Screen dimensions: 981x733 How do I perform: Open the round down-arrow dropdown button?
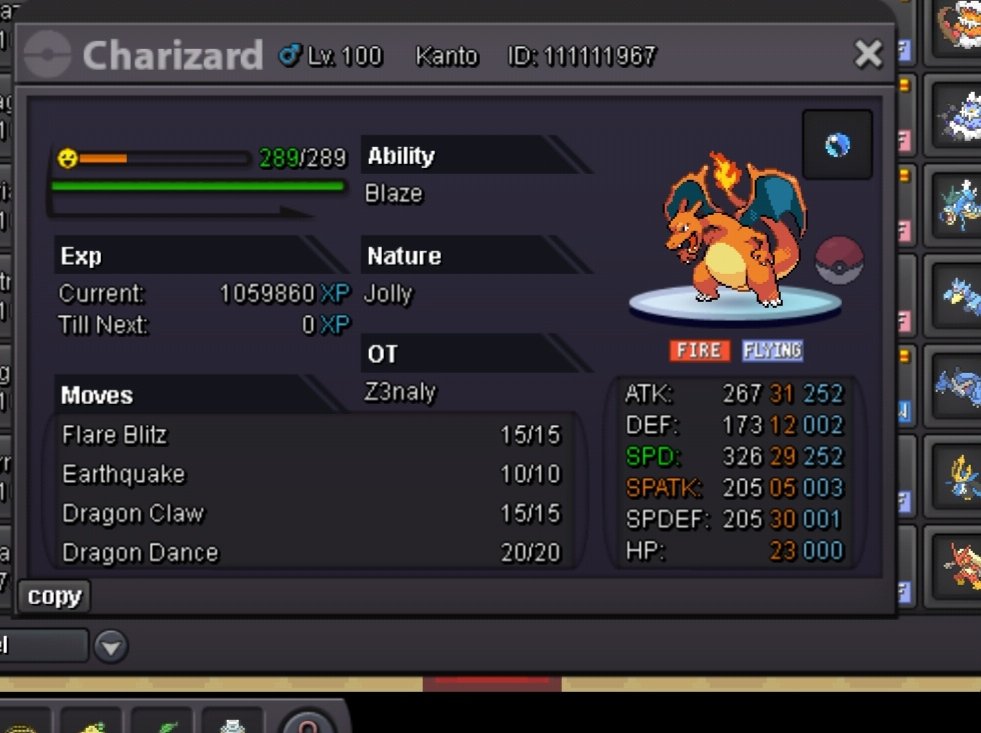pyautogui.click(x=111, y=647)
